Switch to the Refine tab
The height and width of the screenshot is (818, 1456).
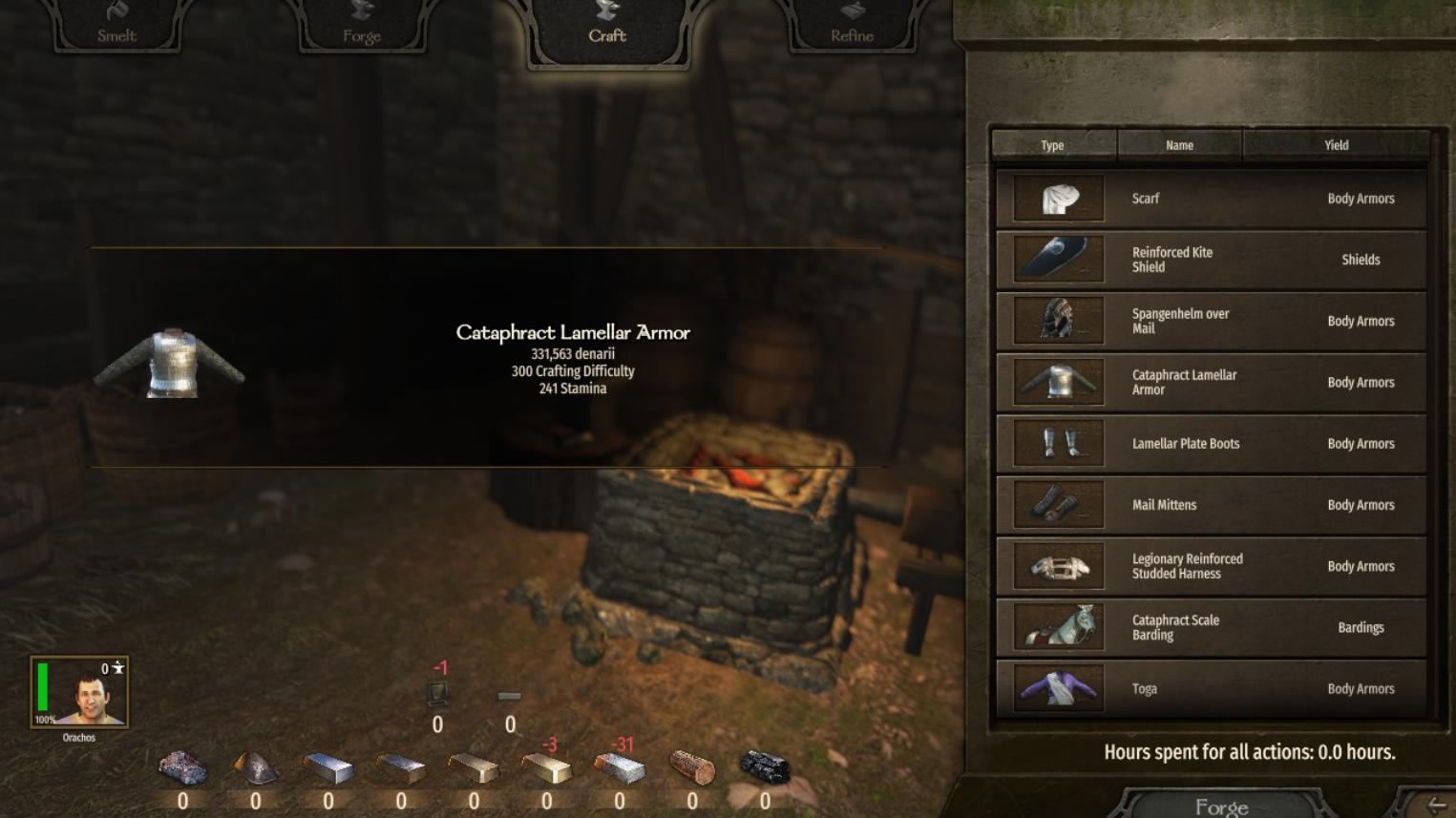coord(852,26)
